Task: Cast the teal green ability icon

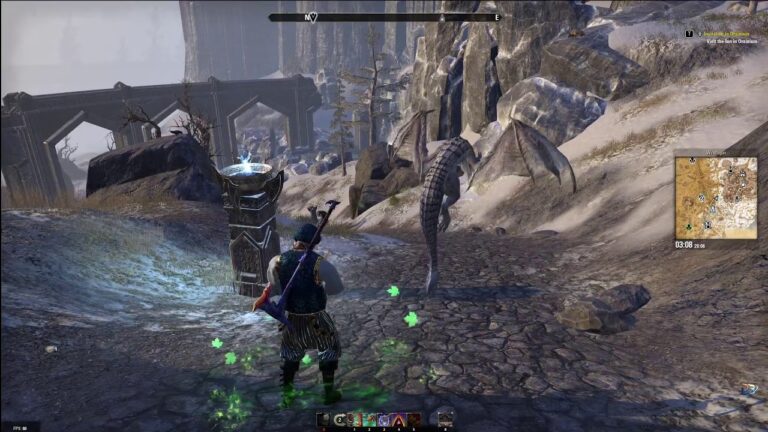Action: (x=368, y=419)
